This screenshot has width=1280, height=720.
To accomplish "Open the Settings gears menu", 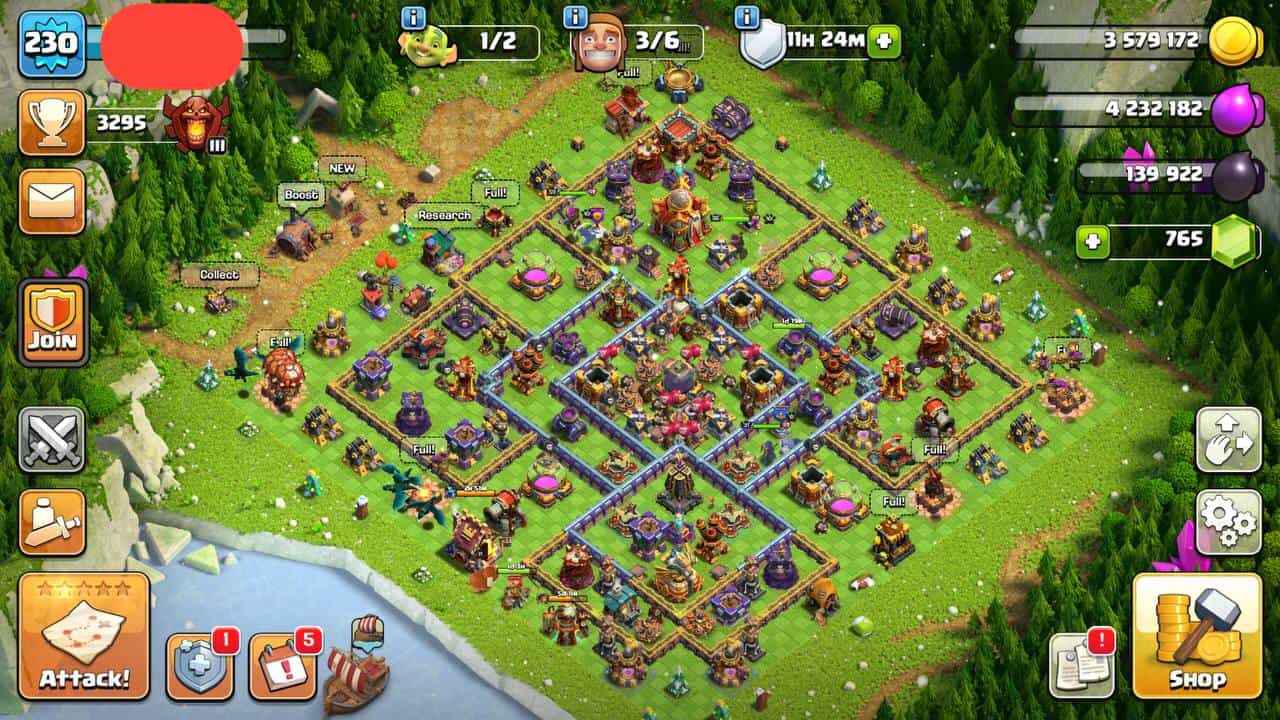I will 1228,522.
